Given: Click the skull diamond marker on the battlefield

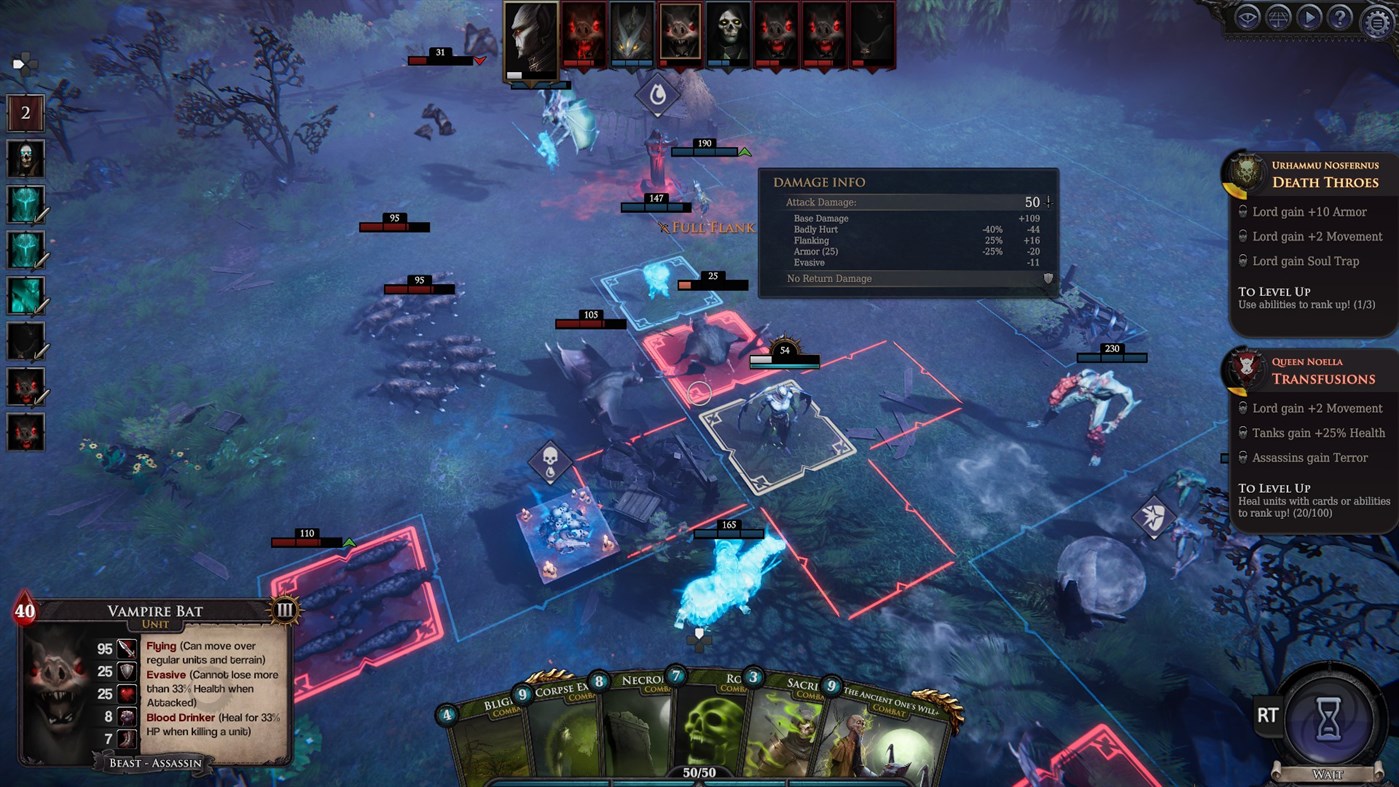Looking at the screenshot, I should [x=551, y=463].
